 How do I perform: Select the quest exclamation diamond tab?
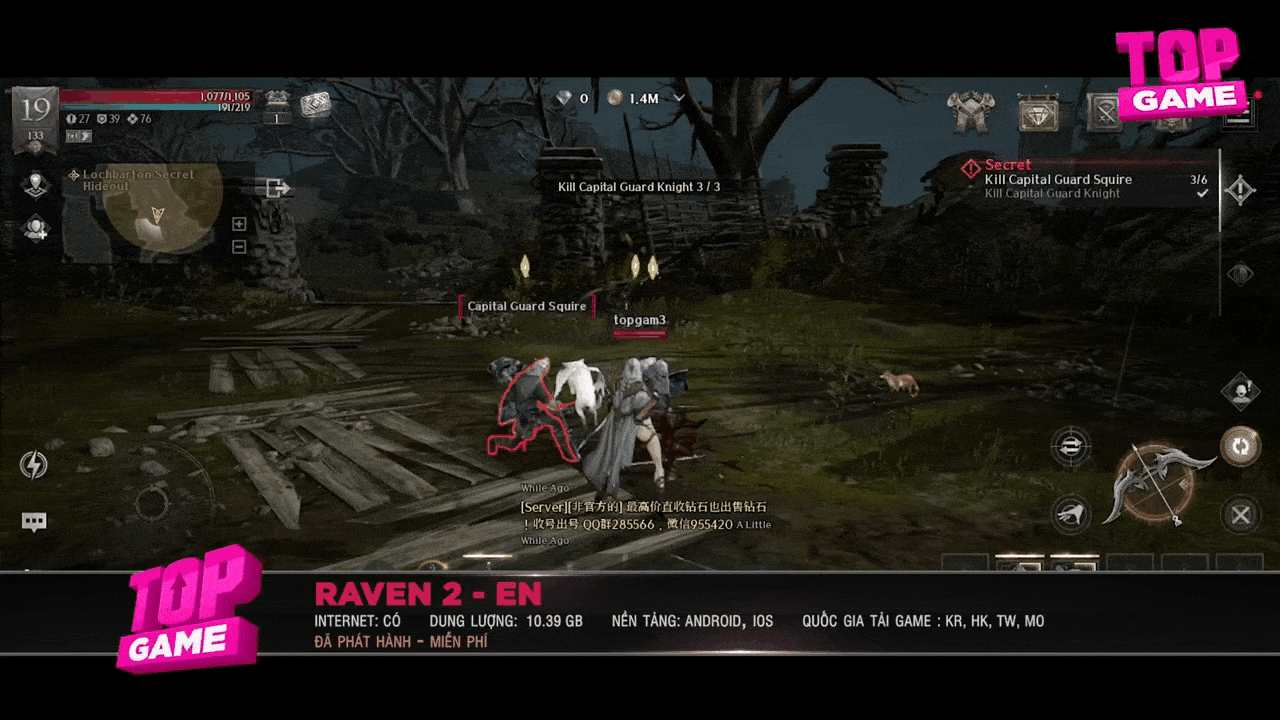tap(1240, 190)
